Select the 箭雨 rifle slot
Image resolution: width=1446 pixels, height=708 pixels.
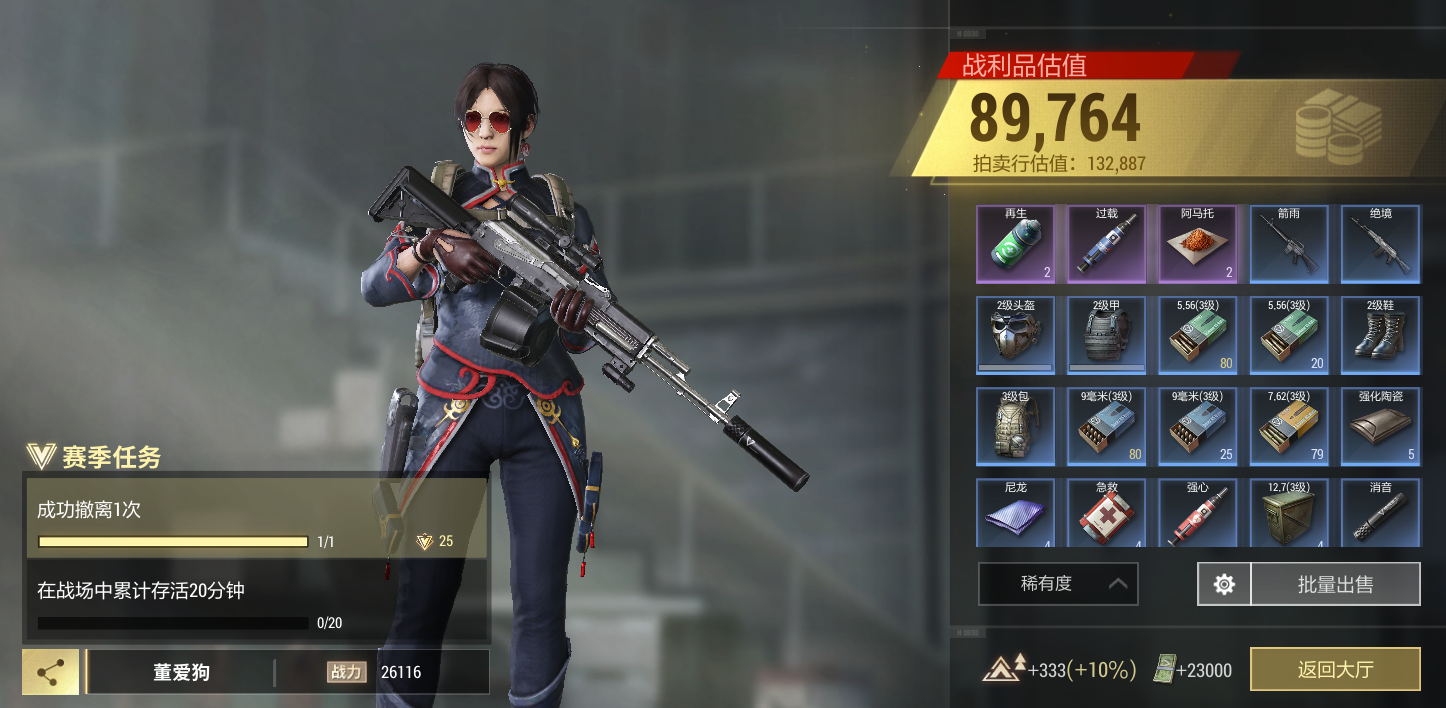(1289, 245)
